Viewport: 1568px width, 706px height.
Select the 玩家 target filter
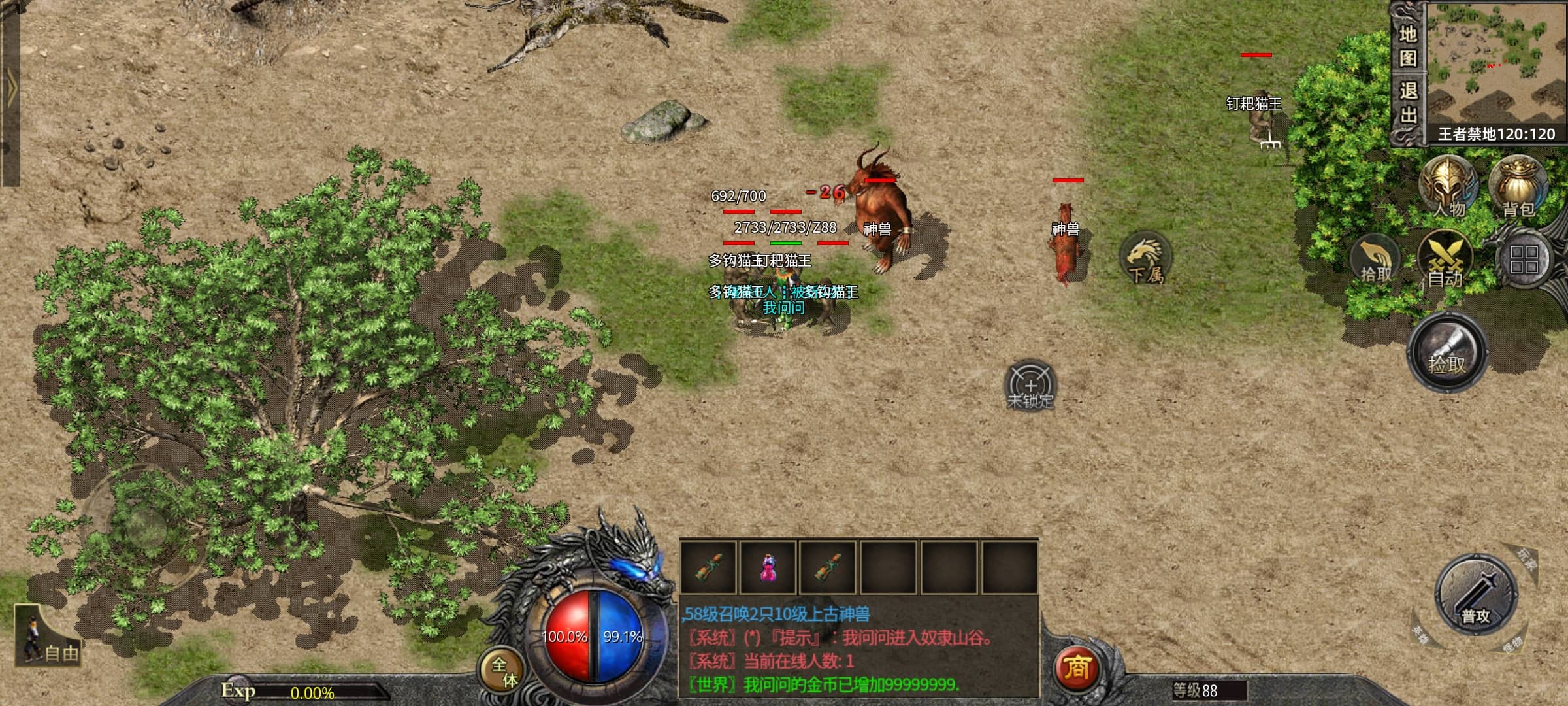pos(1526,560)
